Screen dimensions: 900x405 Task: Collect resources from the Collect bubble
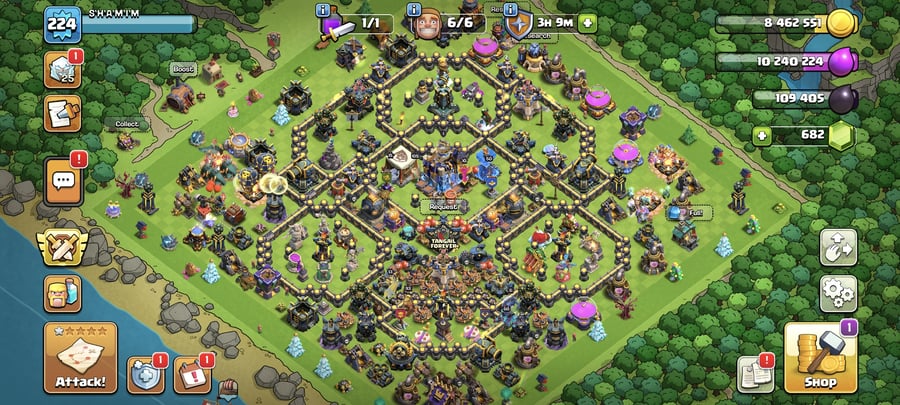click(x=127, y=125)
